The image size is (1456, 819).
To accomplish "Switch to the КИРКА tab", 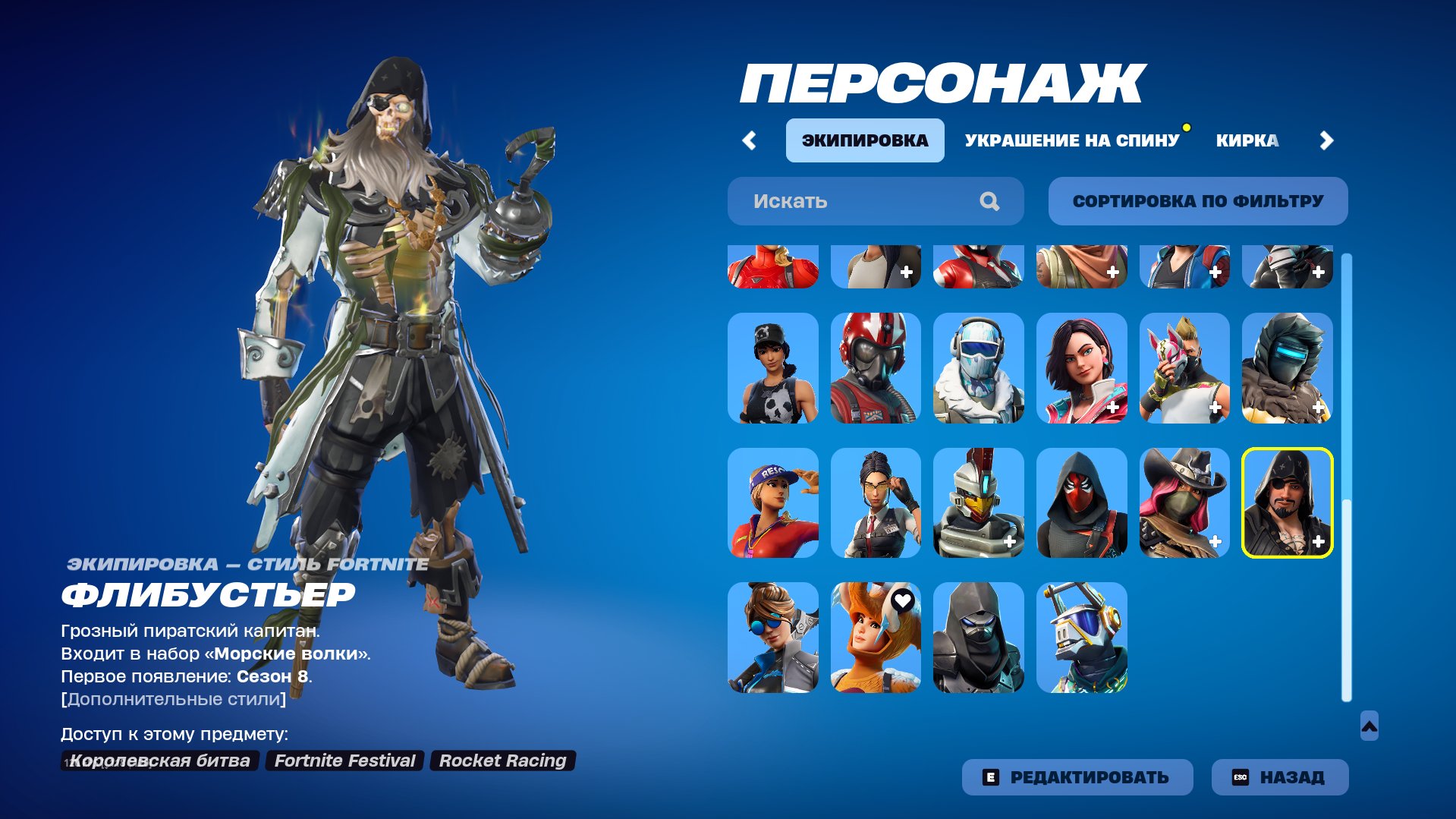I will pos(1248,140).
